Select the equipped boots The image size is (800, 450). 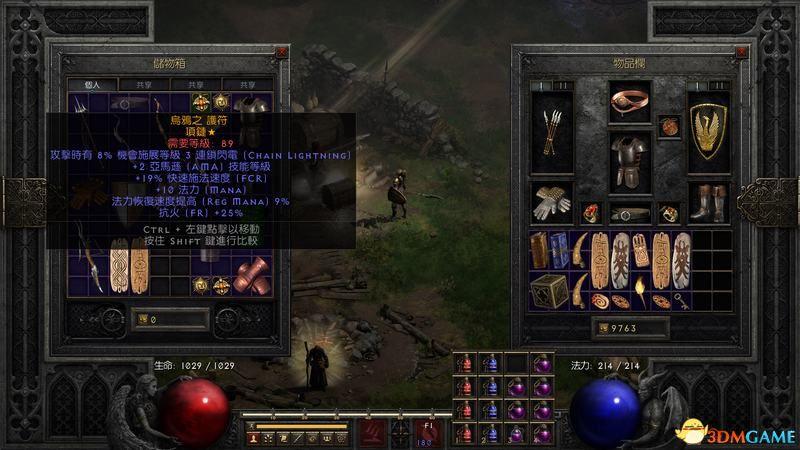(707, 201)
